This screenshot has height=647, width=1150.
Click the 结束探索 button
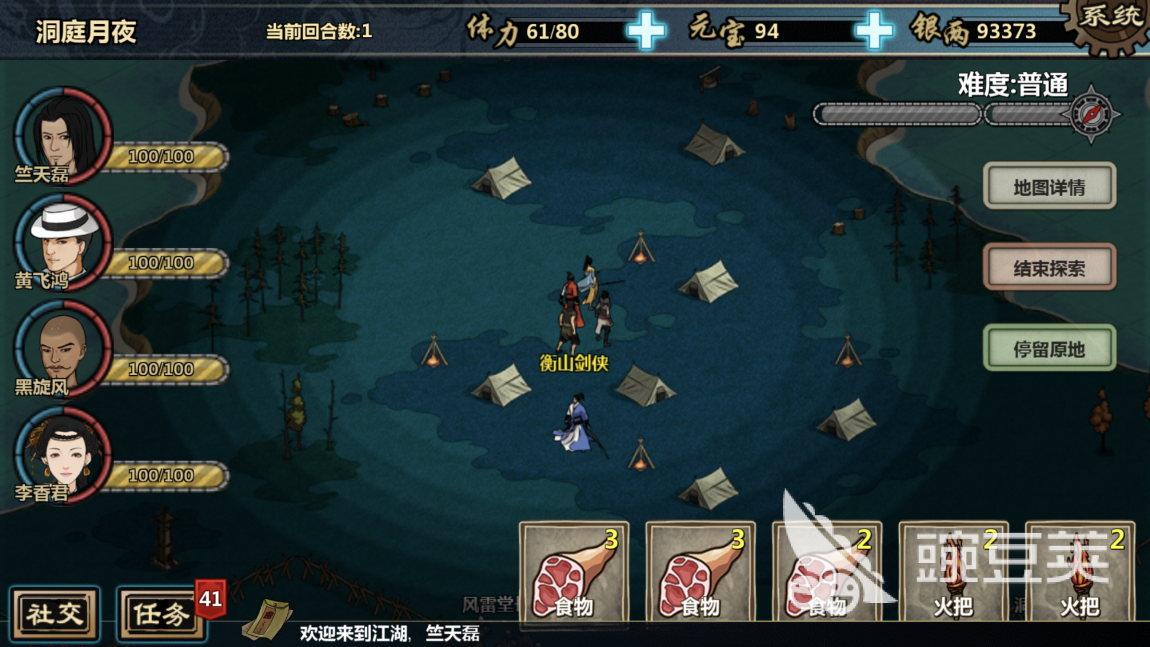[x=1049, y=268]
